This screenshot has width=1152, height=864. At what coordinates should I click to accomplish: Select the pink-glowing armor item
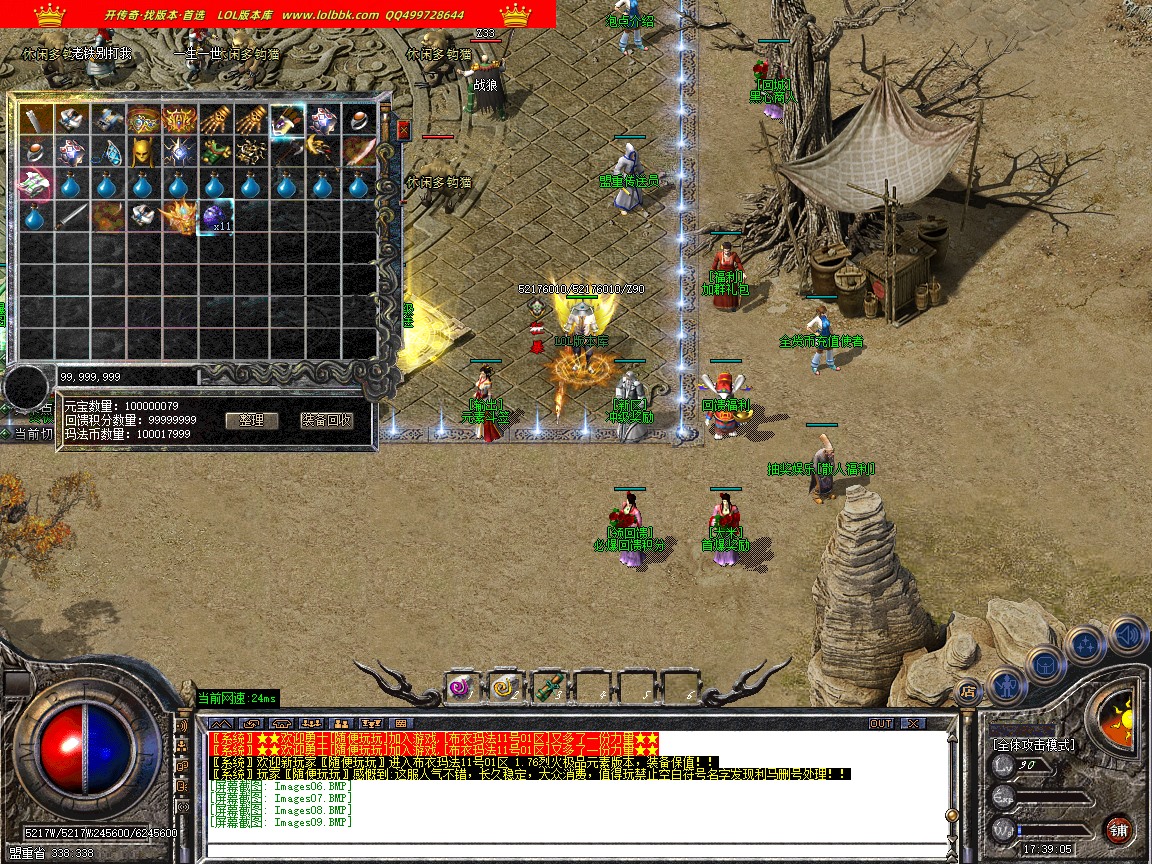click(36, 184)
